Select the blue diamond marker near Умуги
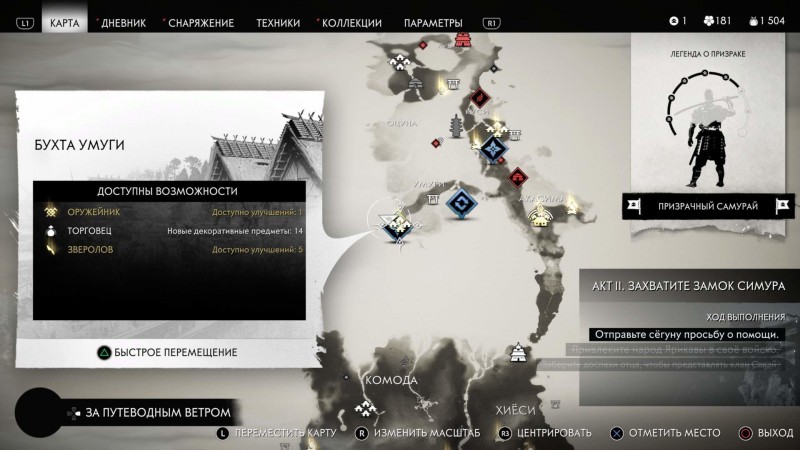Image resolution: width=800 pixels, height=450 pixels. (x=459, y=202)
